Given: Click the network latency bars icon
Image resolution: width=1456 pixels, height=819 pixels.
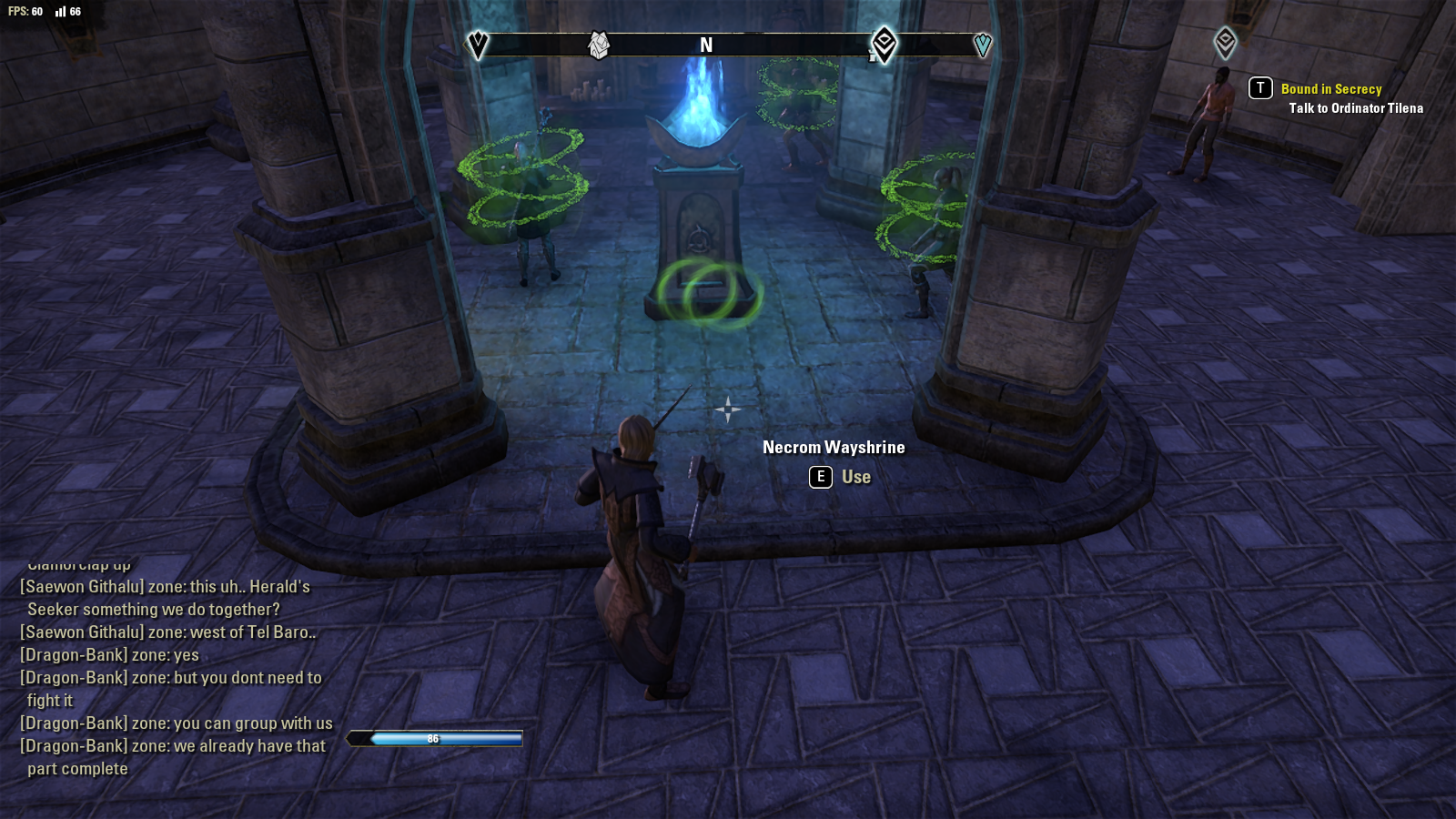Looking at the screenshot, I should (x=61, y=12).
